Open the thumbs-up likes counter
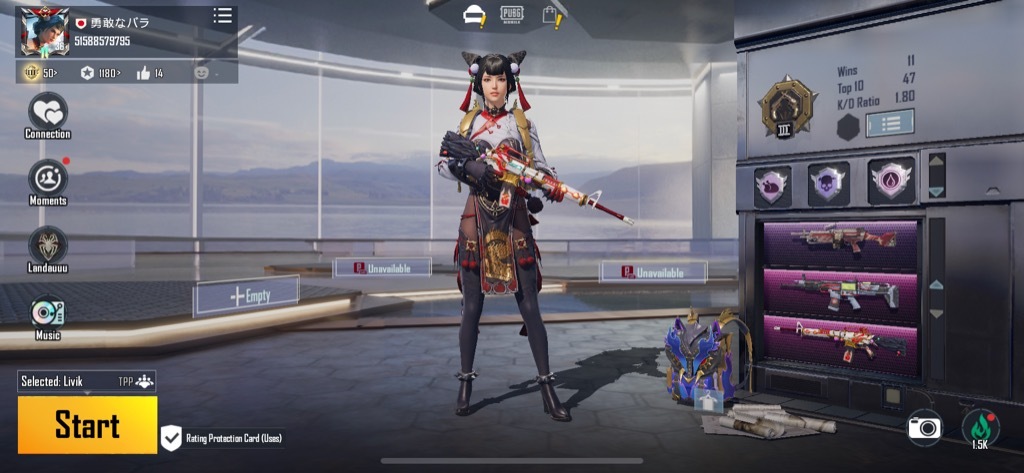The width and height of the screenshot is (1024, 473). (149, 73)
